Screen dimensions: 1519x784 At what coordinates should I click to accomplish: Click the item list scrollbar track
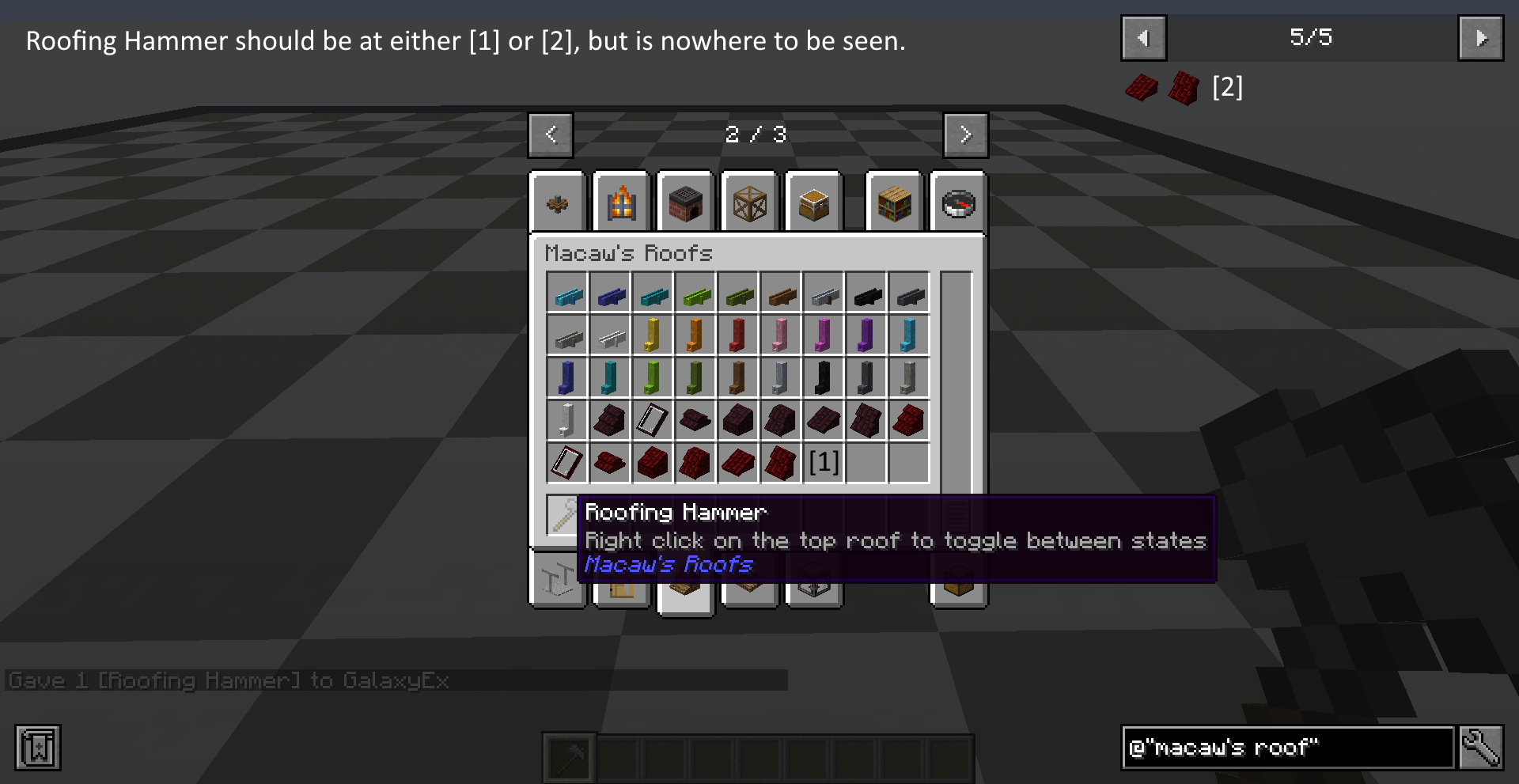tap(956, 380)
